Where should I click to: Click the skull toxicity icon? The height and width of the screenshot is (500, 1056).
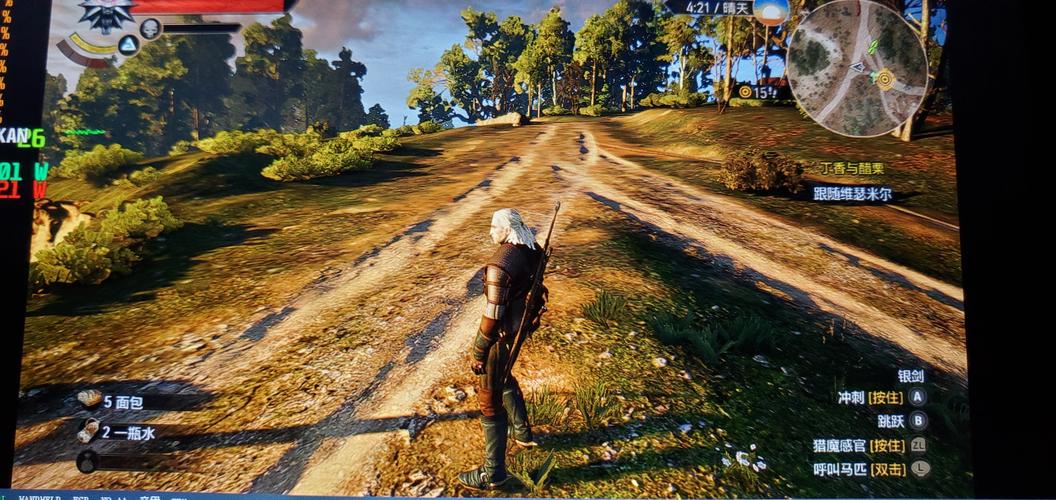[150, 28]
